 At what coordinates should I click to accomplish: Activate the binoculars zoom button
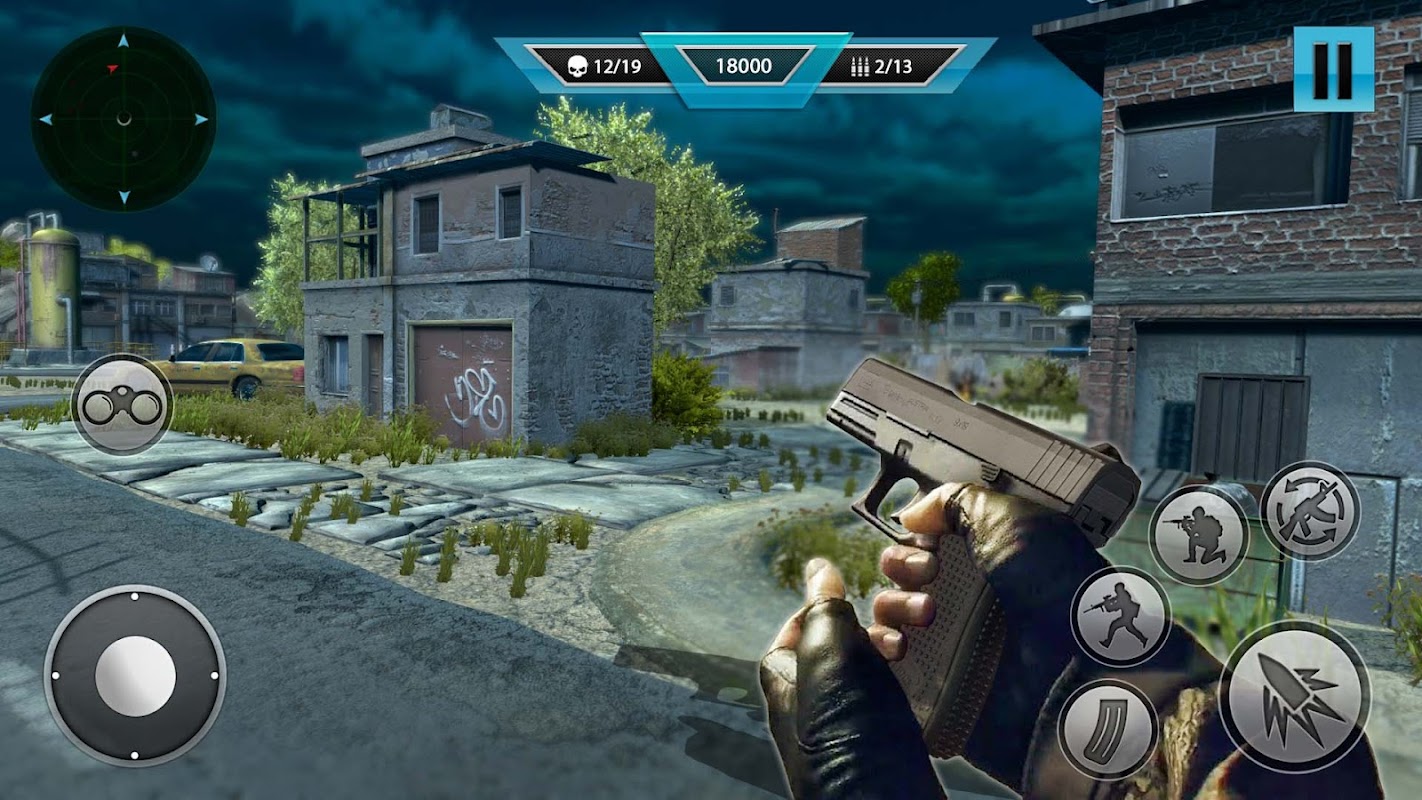pyautogui.click(x=123, y=405)
